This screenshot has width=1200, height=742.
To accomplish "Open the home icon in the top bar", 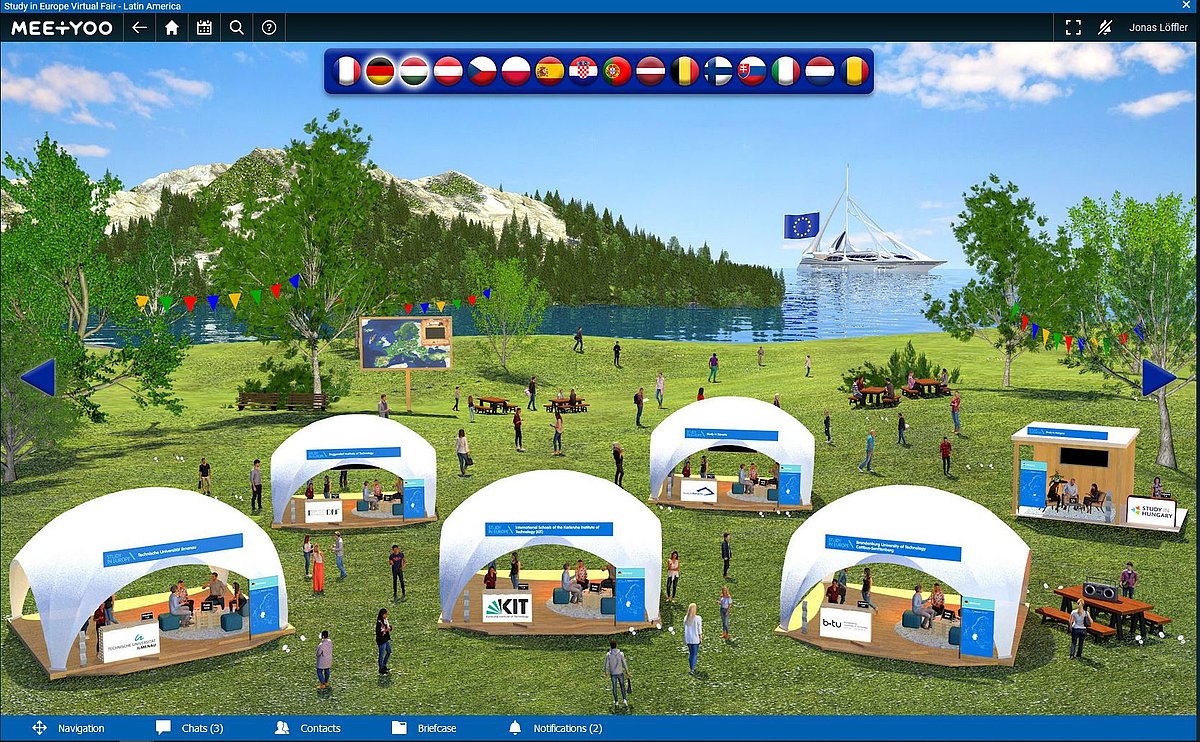I will (x=172, y=28).
